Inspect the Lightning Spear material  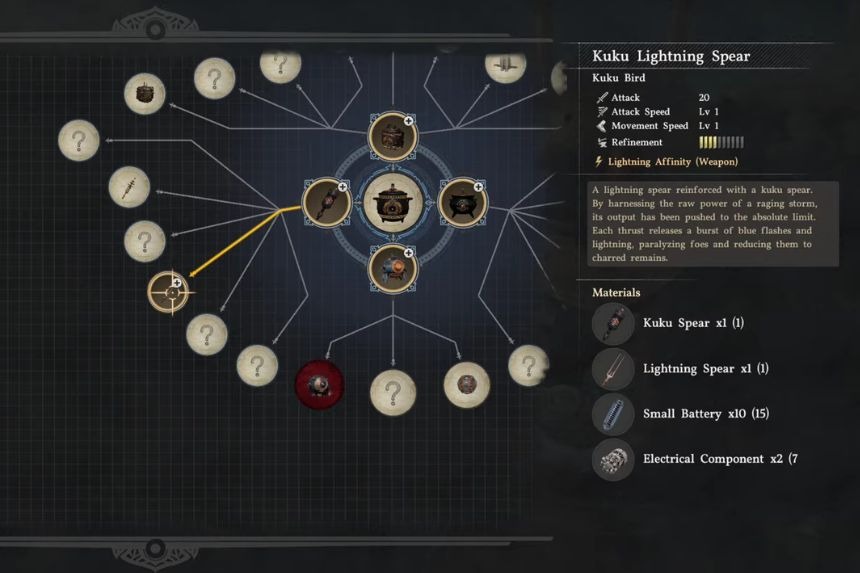[613, 369]
